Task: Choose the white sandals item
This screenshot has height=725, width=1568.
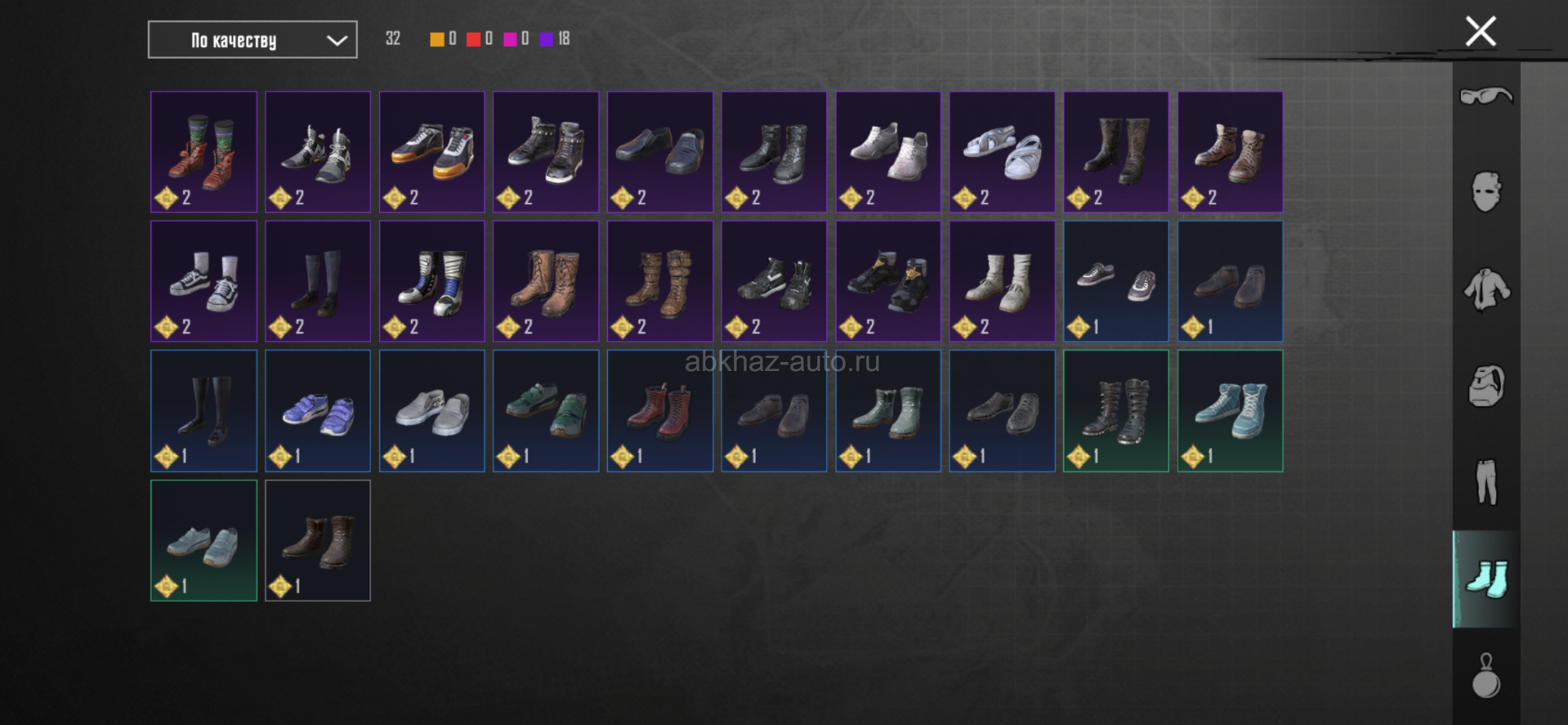Action: point(1002,152)
